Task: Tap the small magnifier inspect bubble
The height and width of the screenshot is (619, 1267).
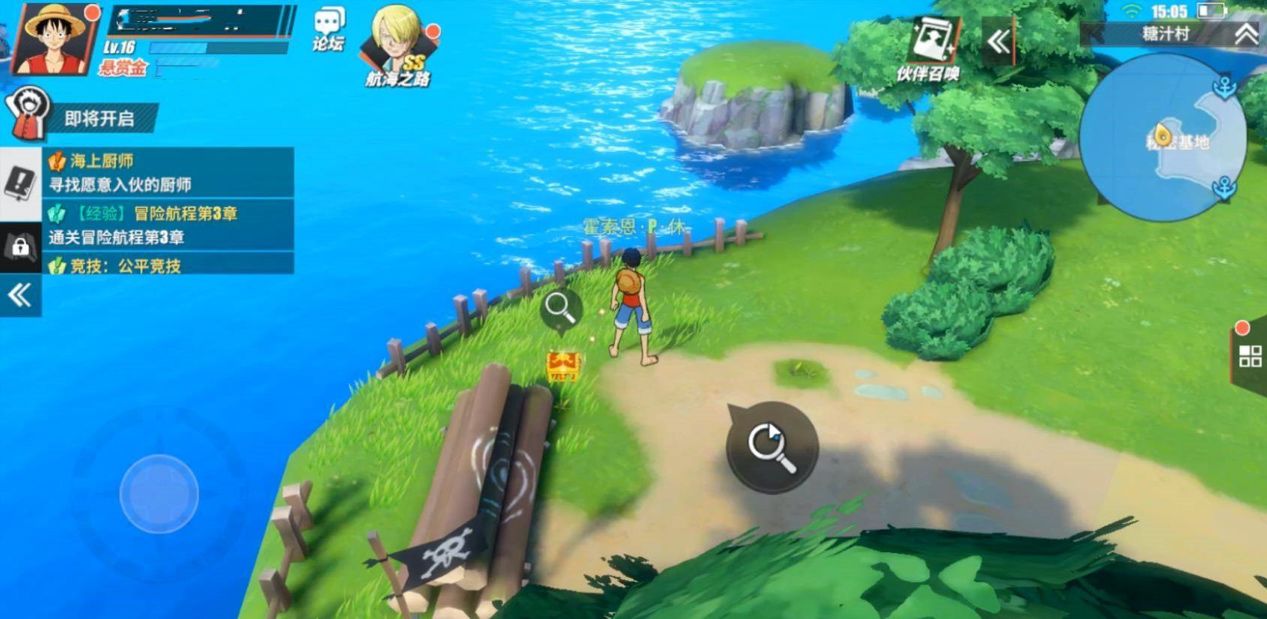Action: pos(561,309)
